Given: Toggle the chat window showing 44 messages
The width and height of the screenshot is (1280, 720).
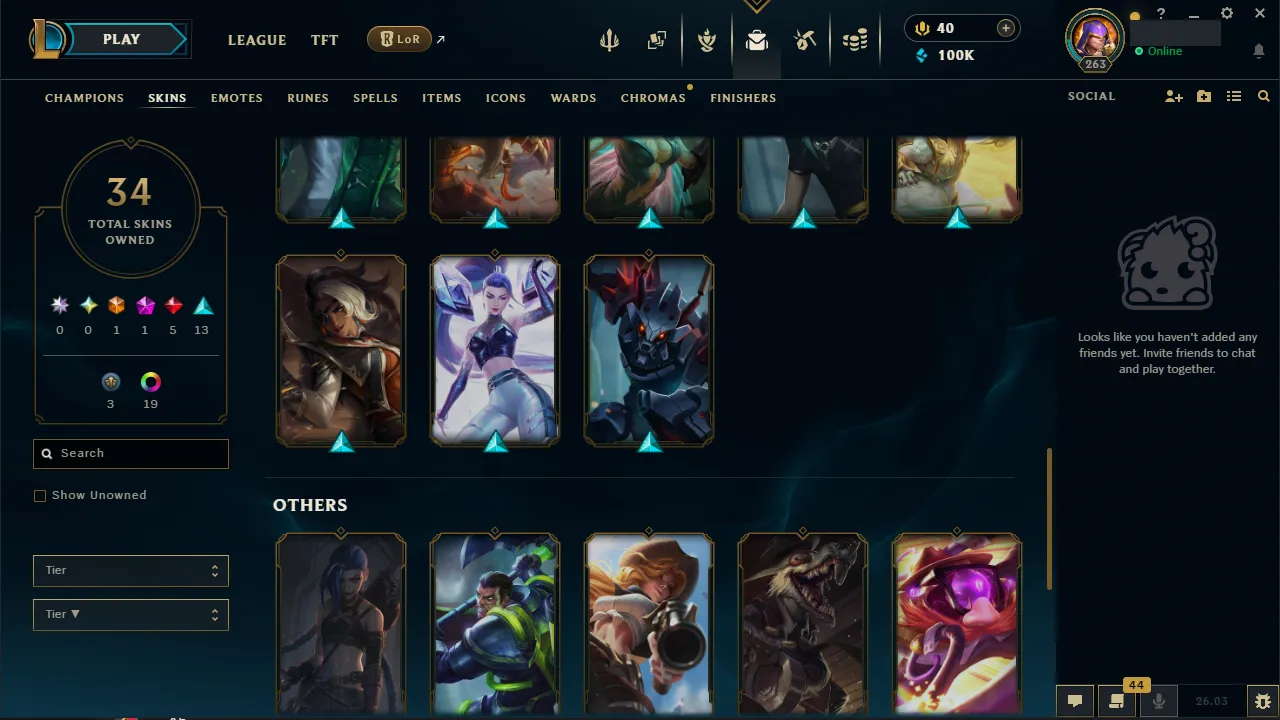Looking at the screenshot, I should [1116, 700].
